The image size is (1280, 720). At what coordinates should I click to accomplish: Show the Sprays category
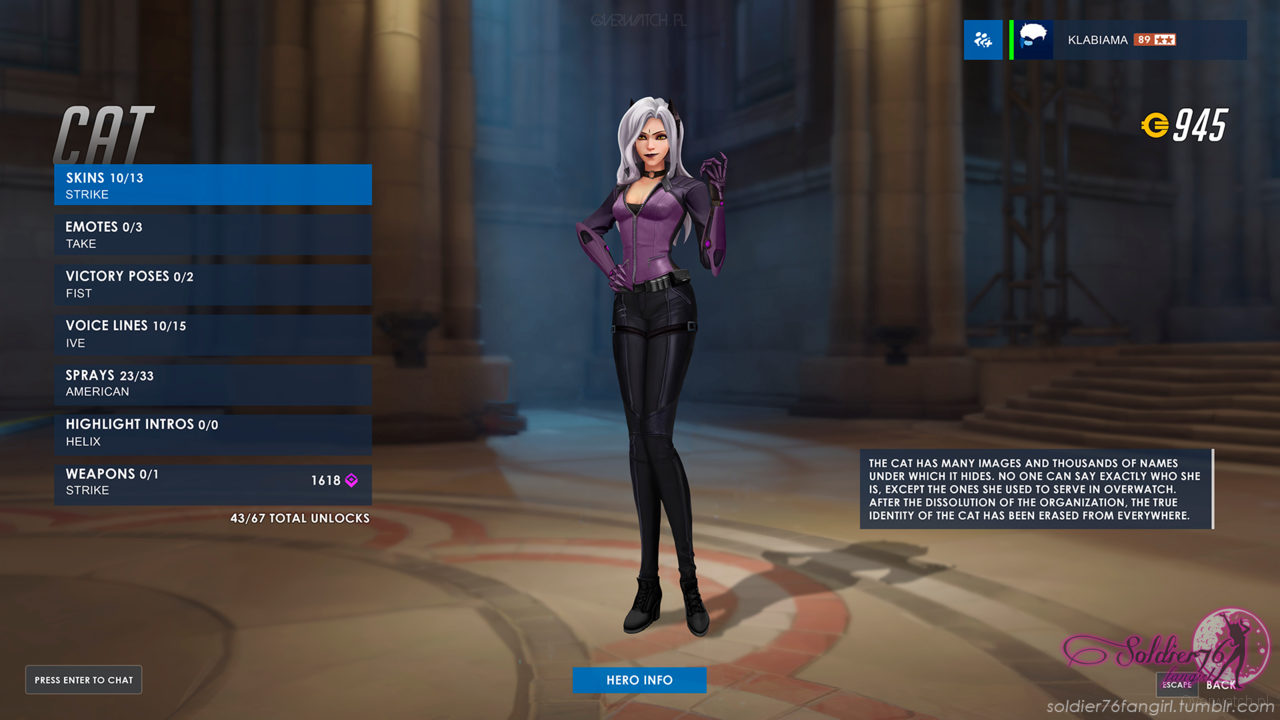pyautogui.click(x=212, y=384)
